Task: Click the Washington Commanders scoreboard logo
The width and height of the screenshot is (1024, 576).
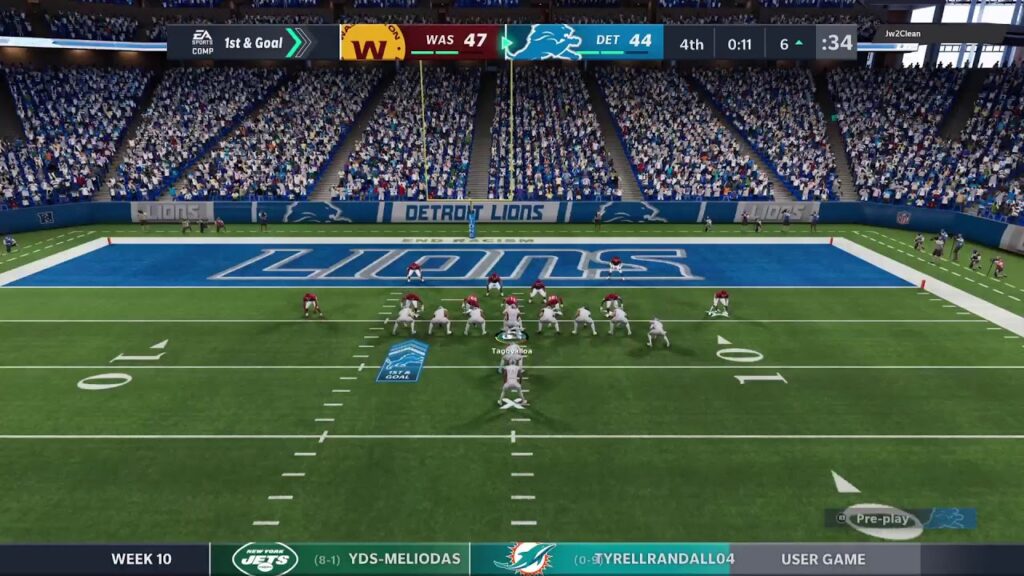Action: [372, 43]
